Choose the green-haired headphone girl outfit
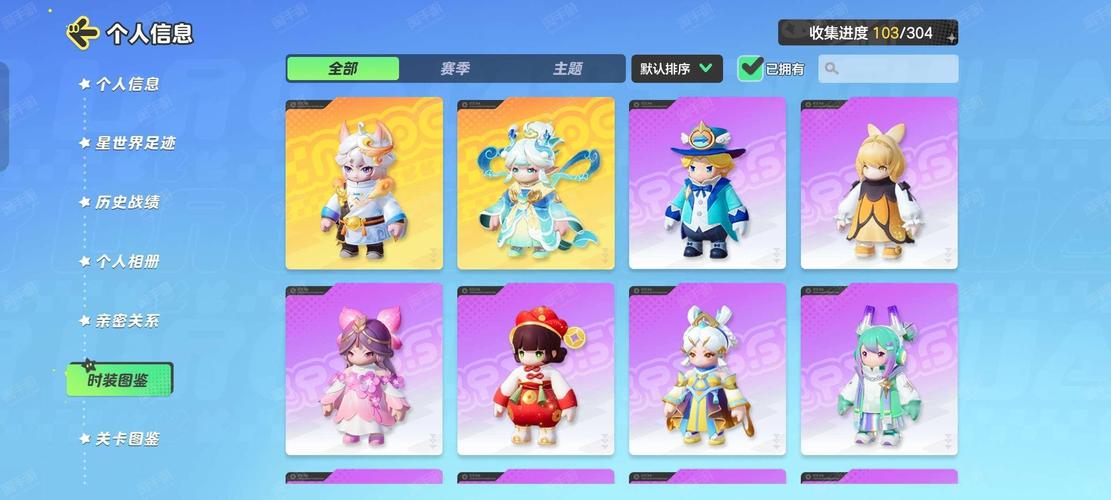 (879, 369)
